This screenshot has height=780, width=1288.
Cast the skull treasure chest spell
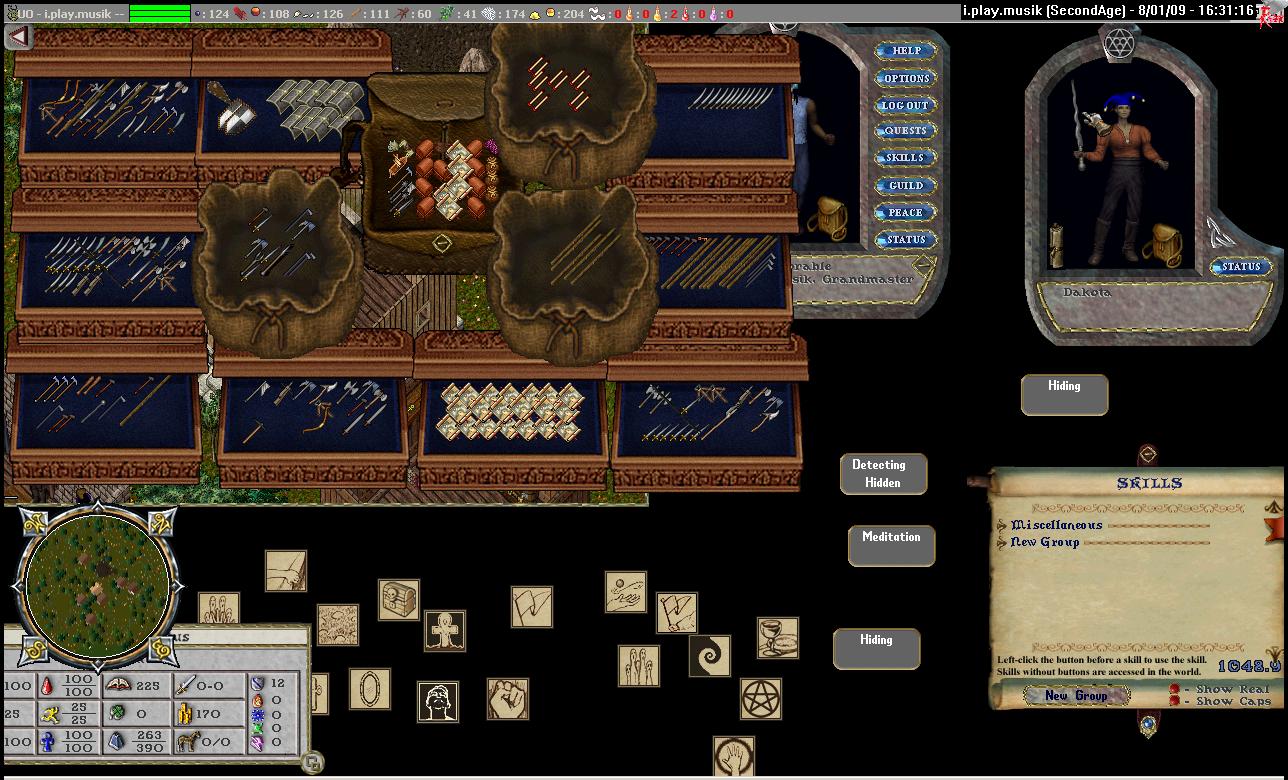click(398, 599)
